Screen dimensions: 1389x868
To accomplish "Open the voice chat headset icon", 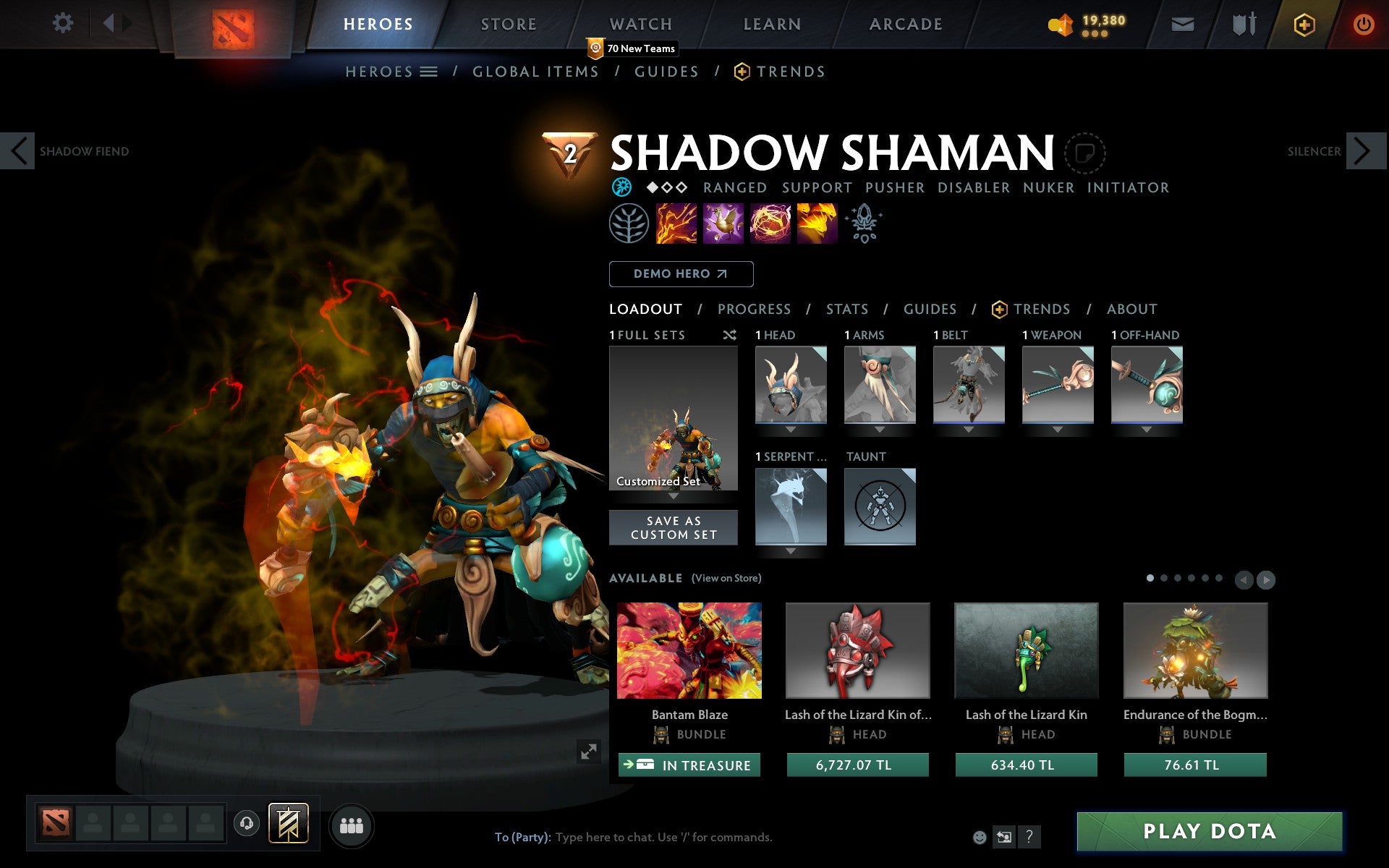I will click(x=246, y=822).
